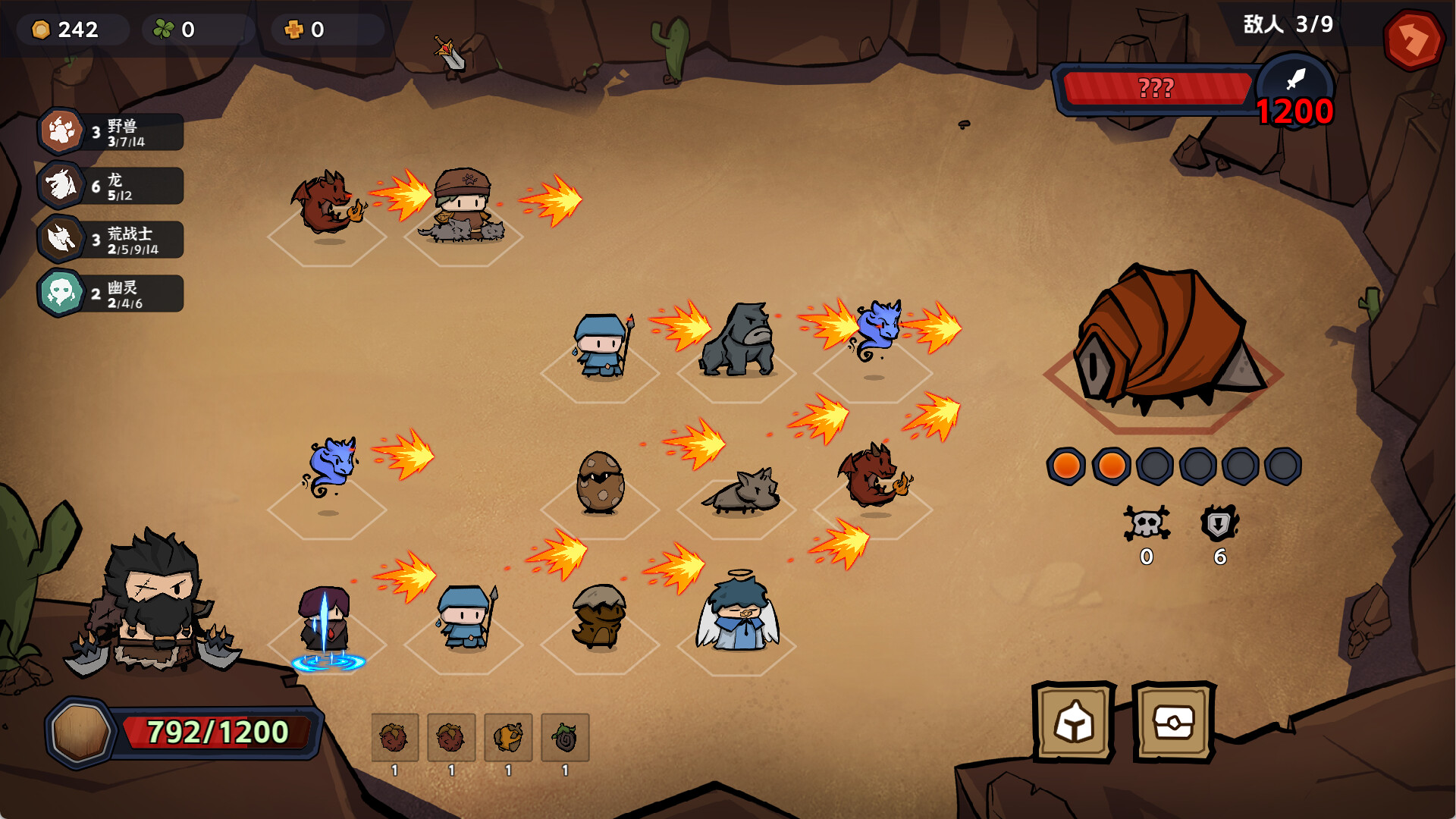Select the gorilla unit on the board
Image resolution: width=1456 pixels, height=819 pixels.
(738, 341)
